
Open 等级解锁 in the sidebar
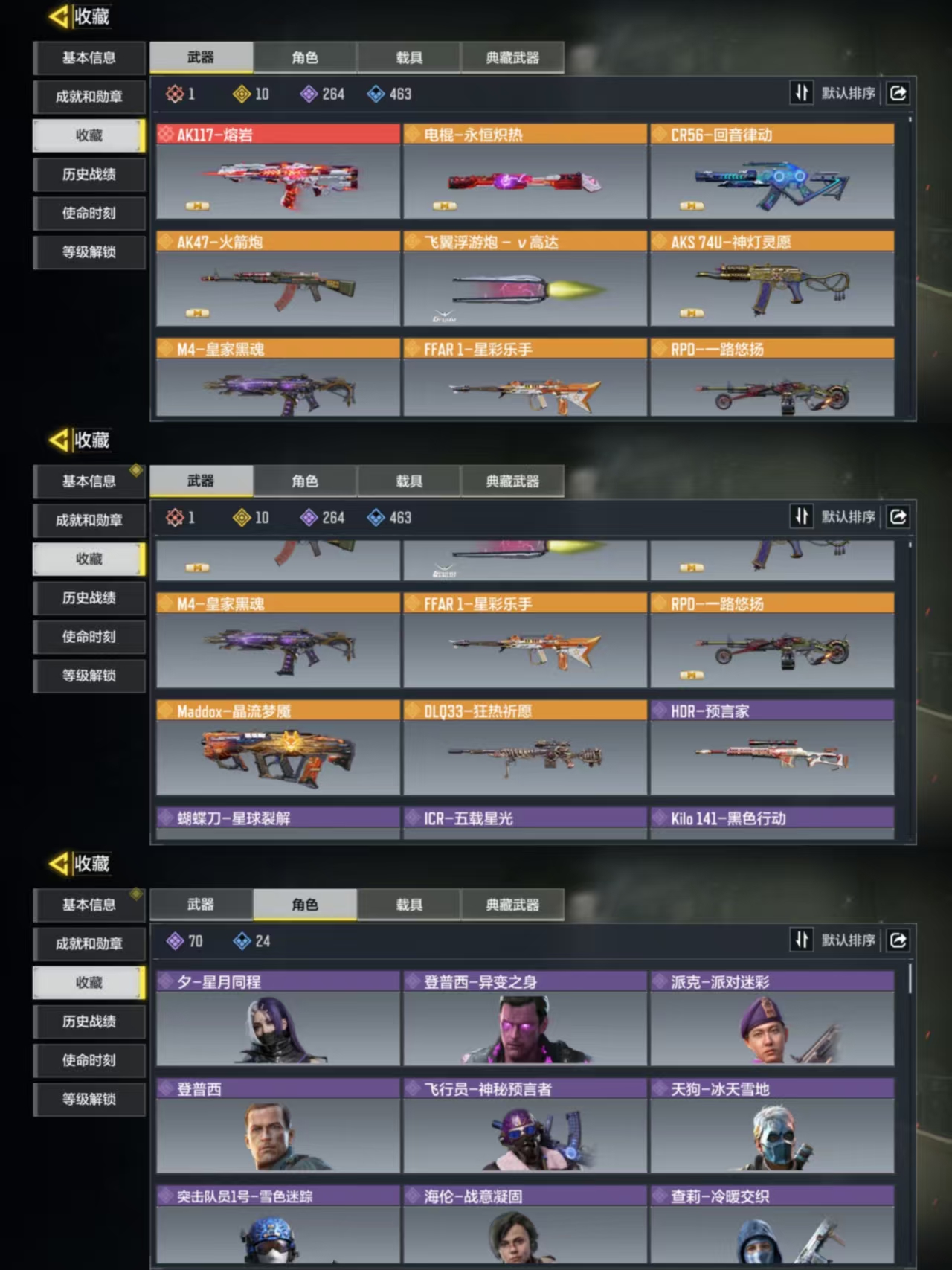89,252
